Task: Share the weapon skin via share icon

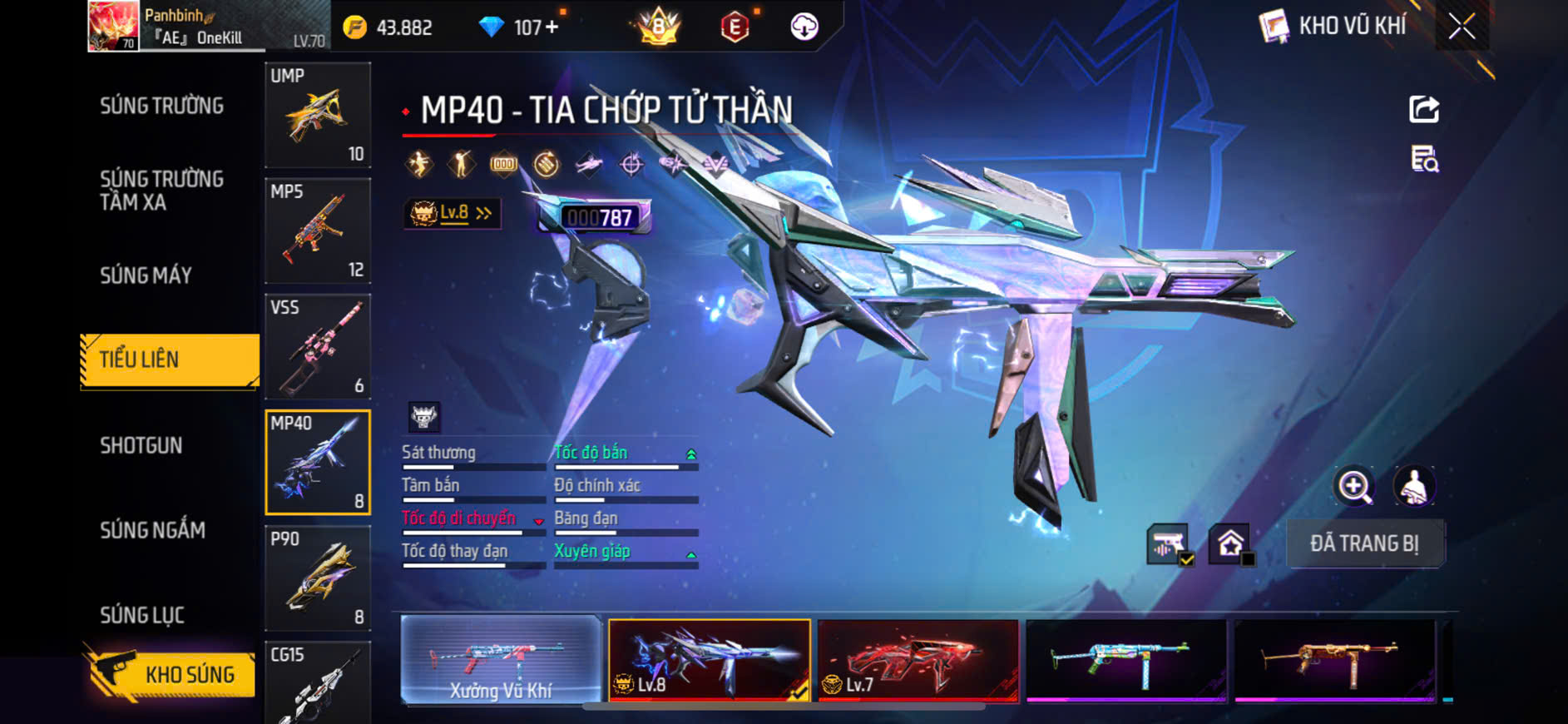Action: point(1424,109)
